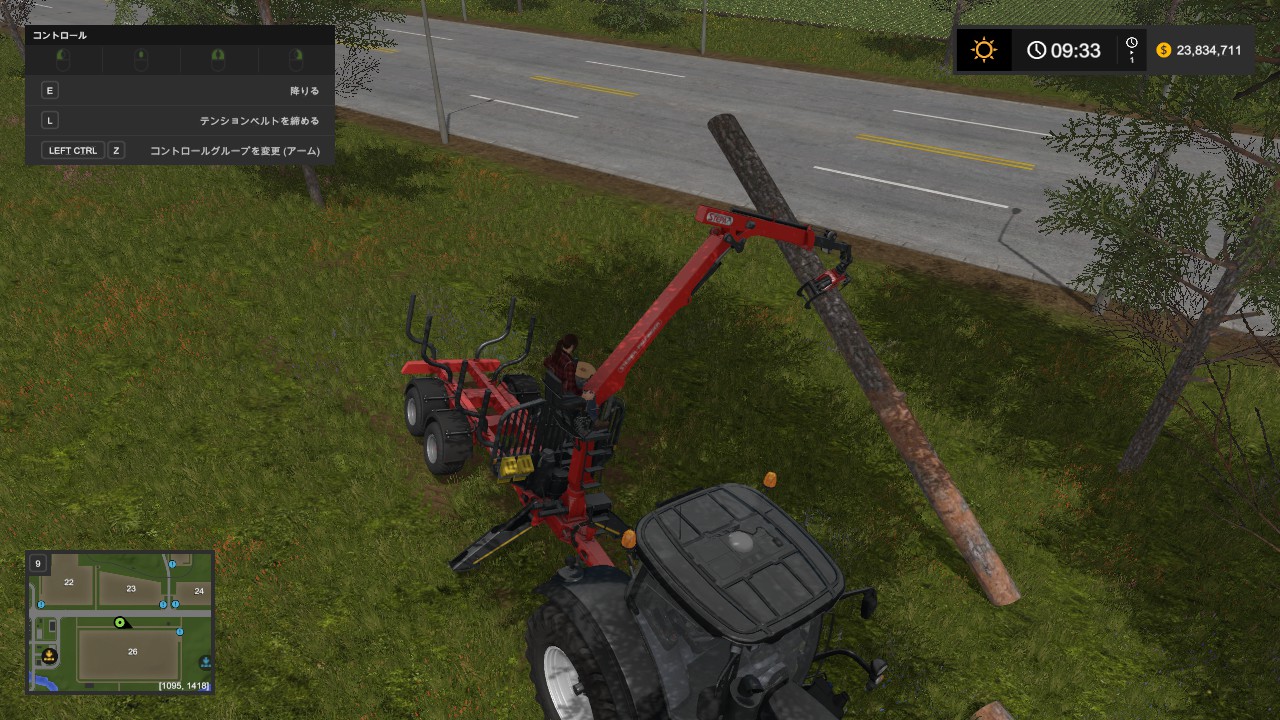Screen dimensions: 1280x720
Task: Toggle the rightmost mouse control hint icon
Action: point(297,59)
